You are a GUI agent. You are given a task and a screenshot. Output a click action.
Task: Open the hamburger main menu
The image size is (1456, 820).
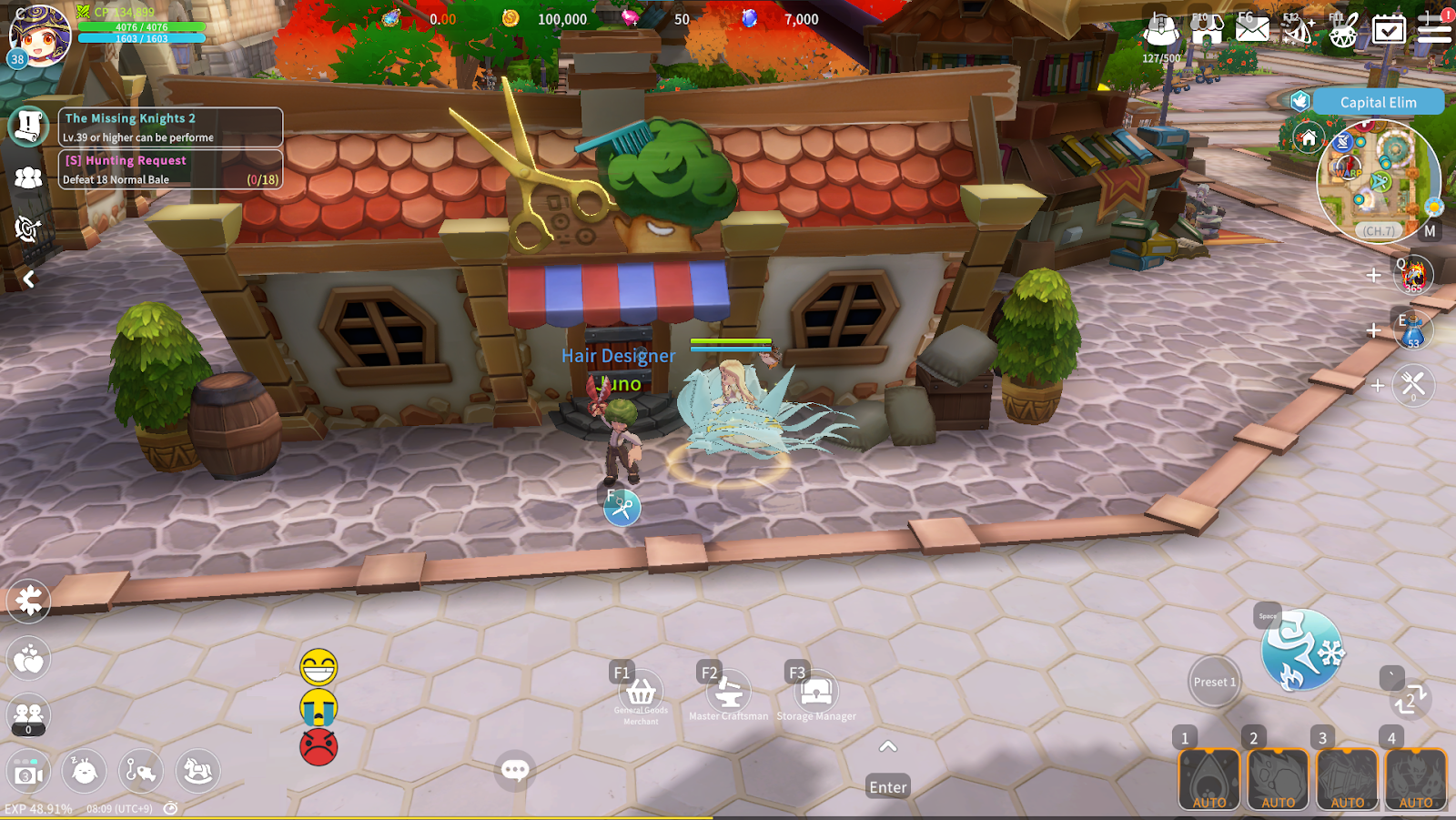[1434, 29]
